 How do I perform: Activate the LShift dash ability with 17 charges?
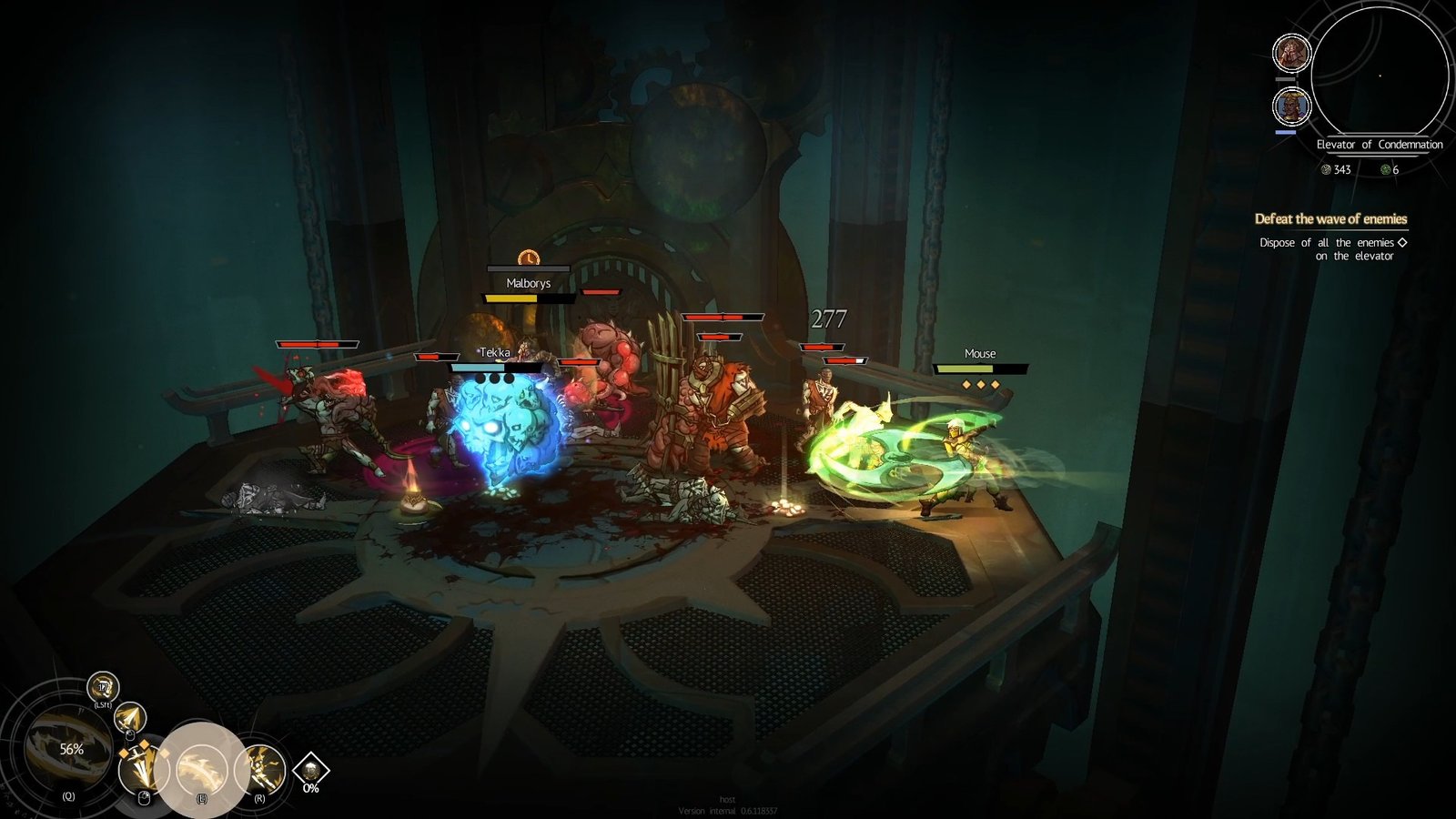102,688
